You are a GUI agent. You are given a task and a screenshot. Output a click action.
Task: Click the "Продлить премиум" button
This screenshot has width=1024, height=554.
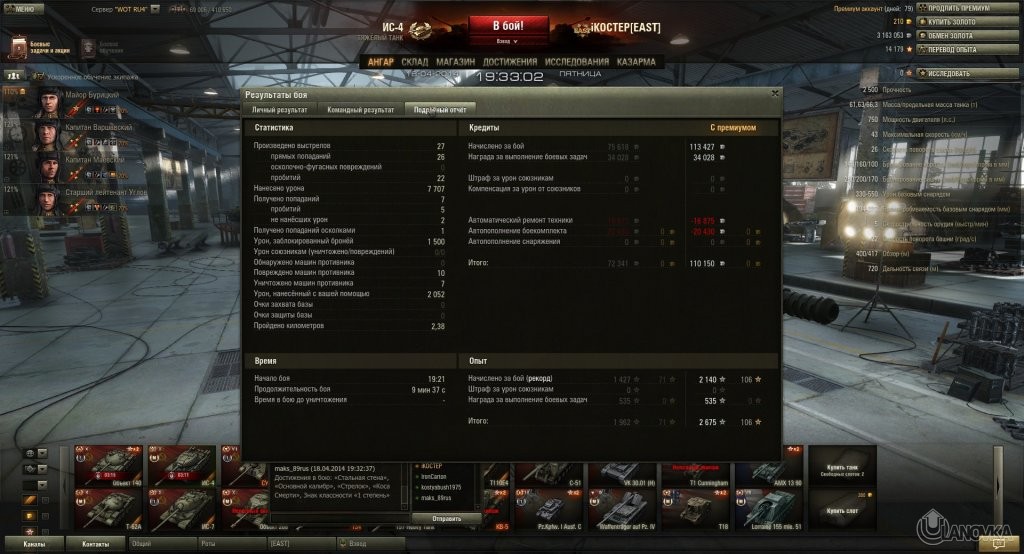pos(958,8)
